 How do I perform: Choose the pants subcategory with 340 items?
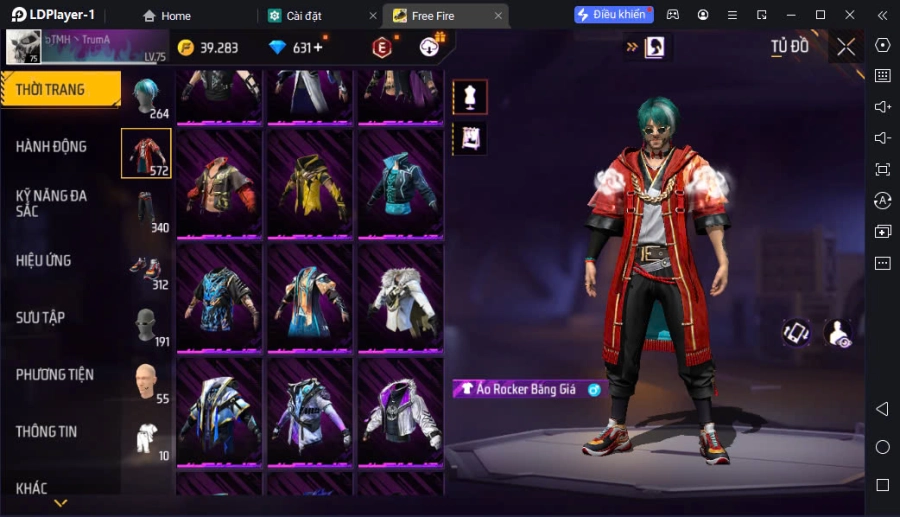147,211
